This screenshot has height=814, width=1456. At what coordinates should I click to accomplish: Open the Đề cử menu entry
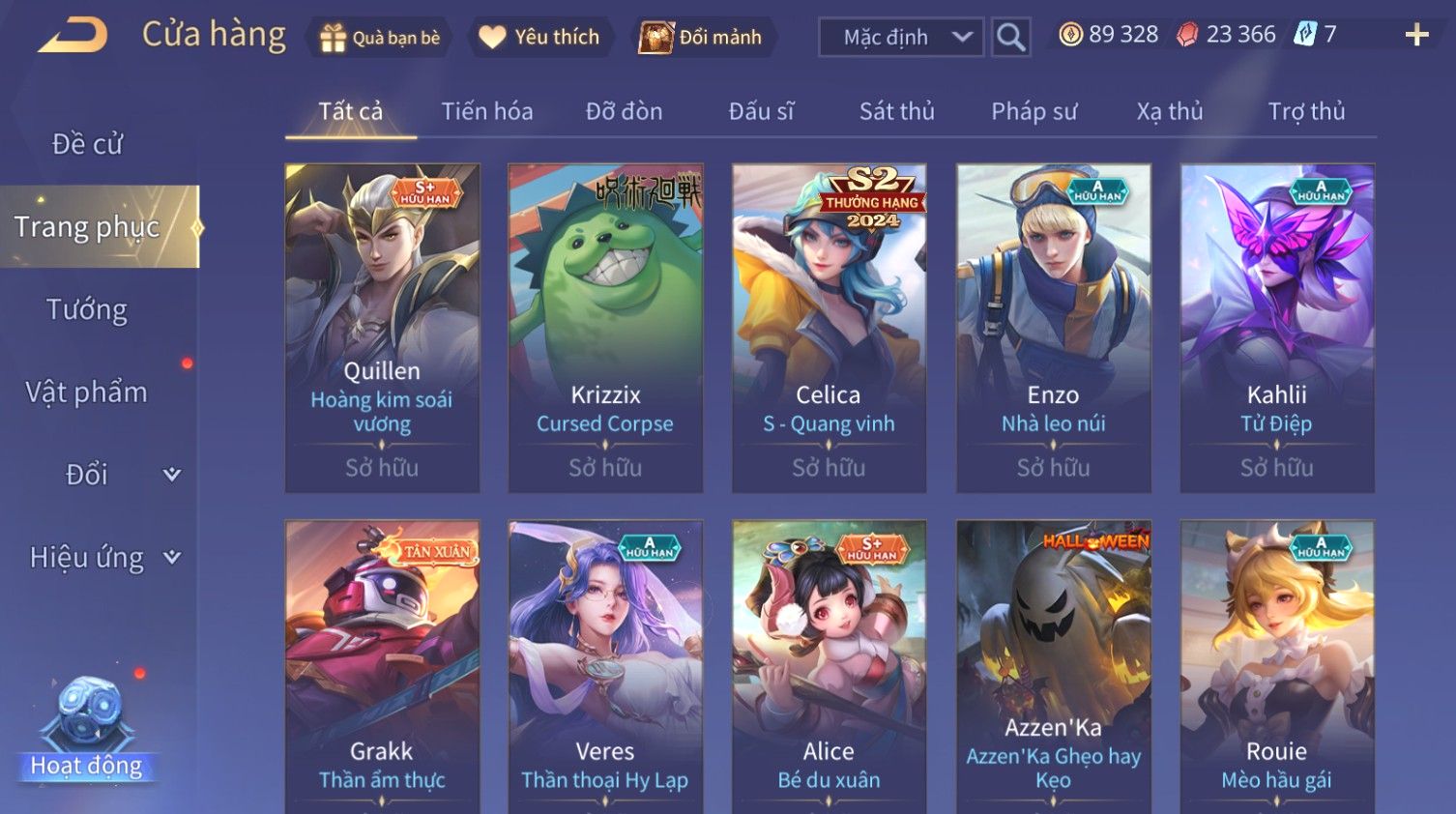(x=87, y=144)
